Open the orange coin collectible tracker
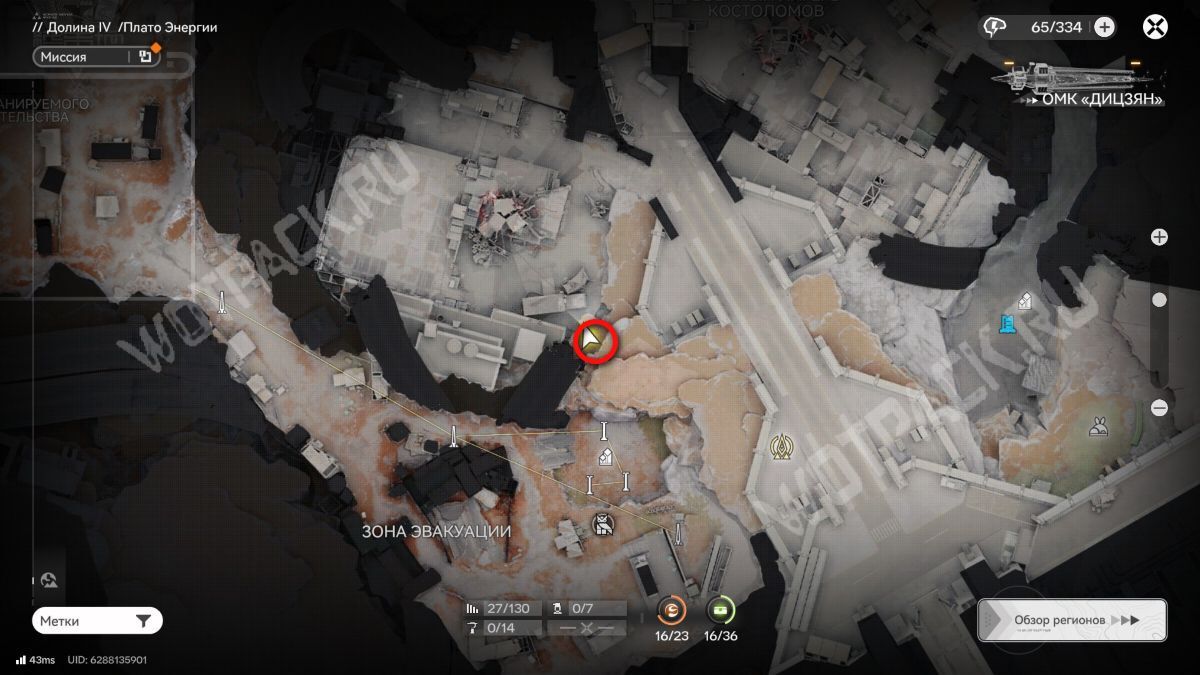Image resolution: width=1200 pixels, height=675 pixels. point(672,609)
